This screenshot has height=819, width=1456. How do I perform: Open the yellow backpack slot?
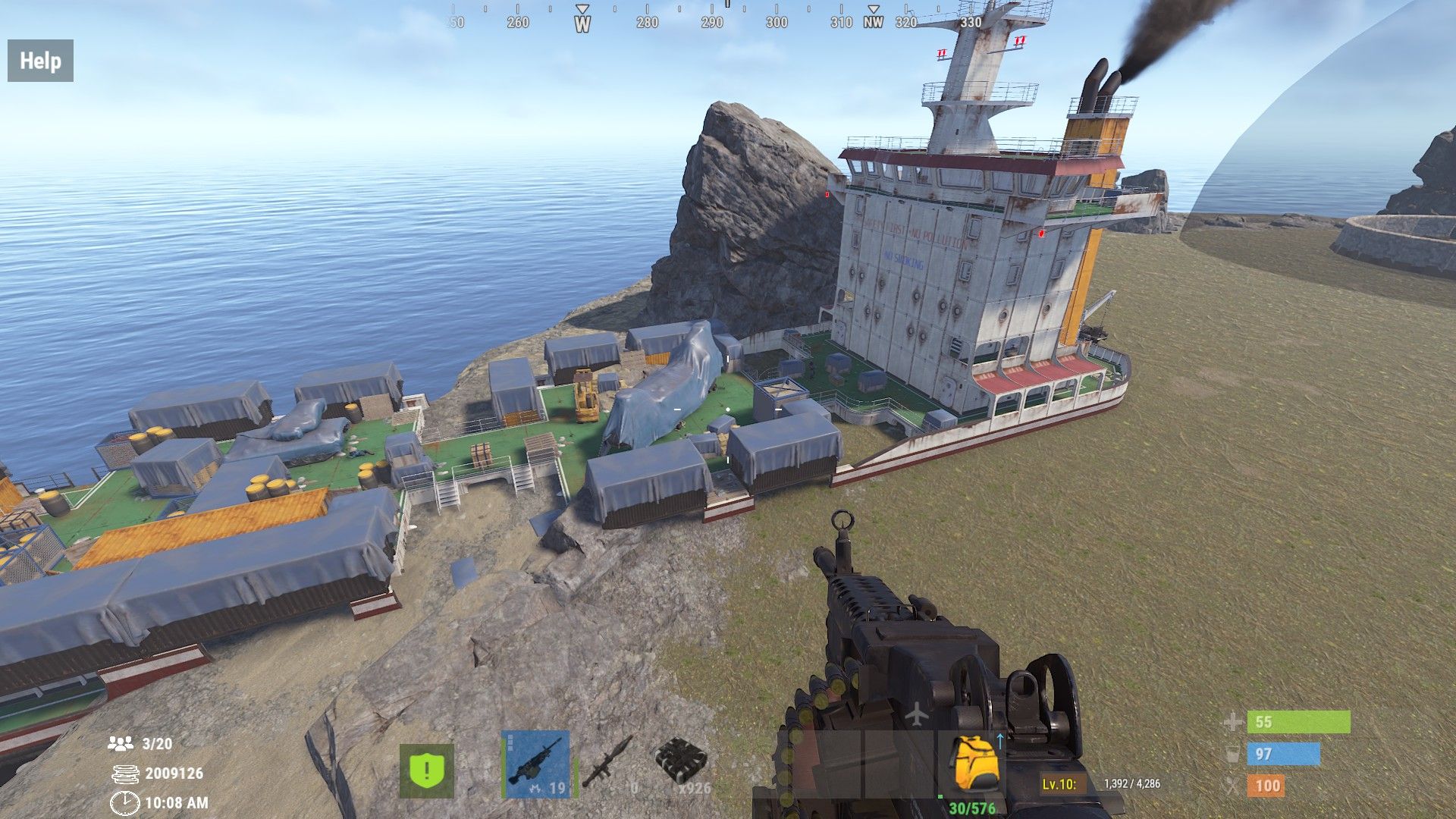click(x=975, y=764)
